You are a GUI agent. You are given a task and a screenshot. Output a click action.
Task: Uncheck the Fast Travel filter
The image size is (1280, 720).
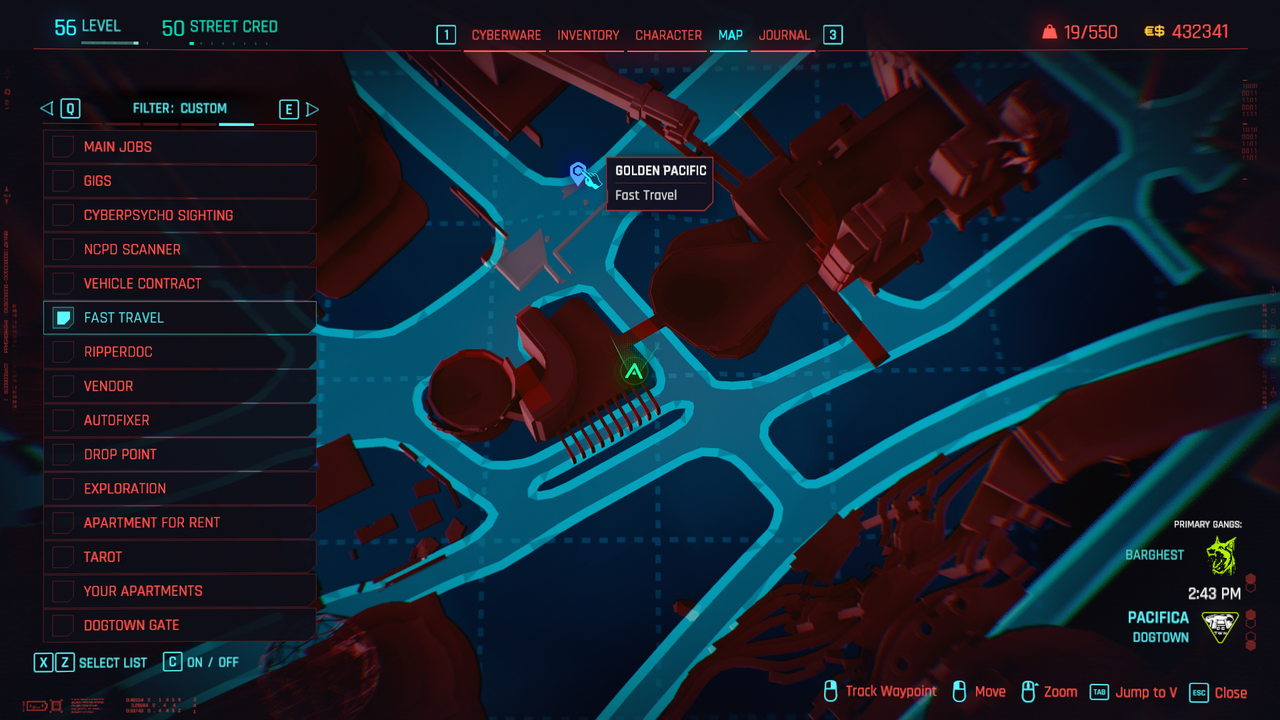(x=63, y=318)
